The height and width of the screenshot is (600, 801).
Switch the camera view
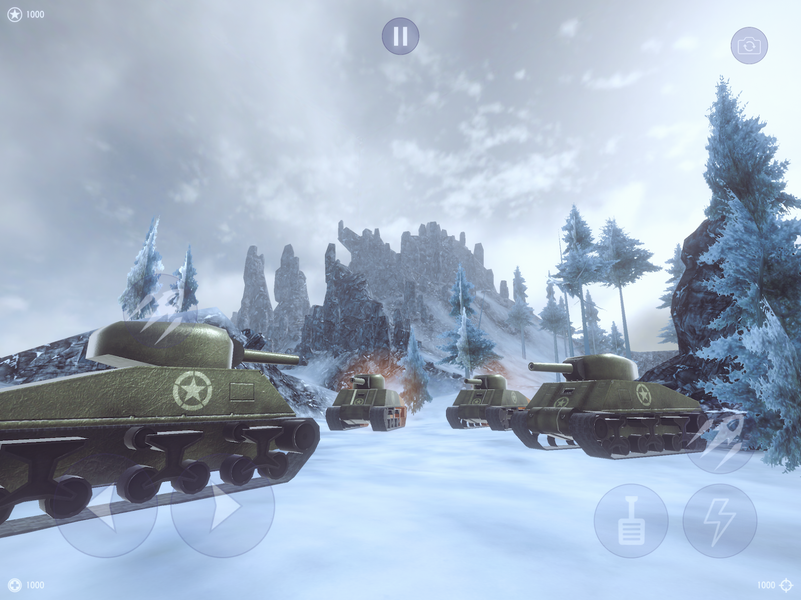click(x=749, y=45)
